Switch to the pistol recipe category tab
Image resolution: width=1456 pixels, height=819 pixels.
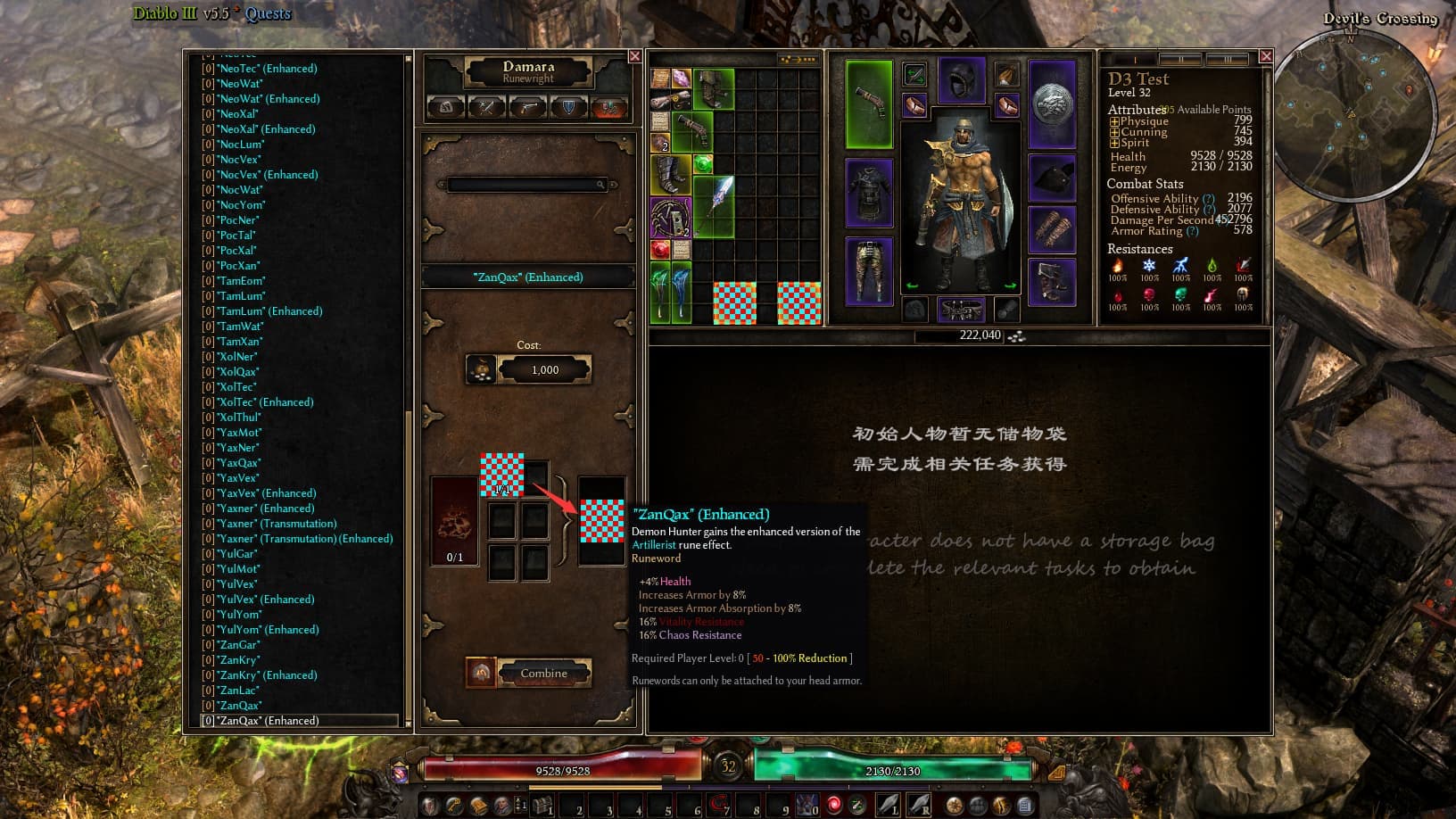pyautogui.click(x=528, y=108)
